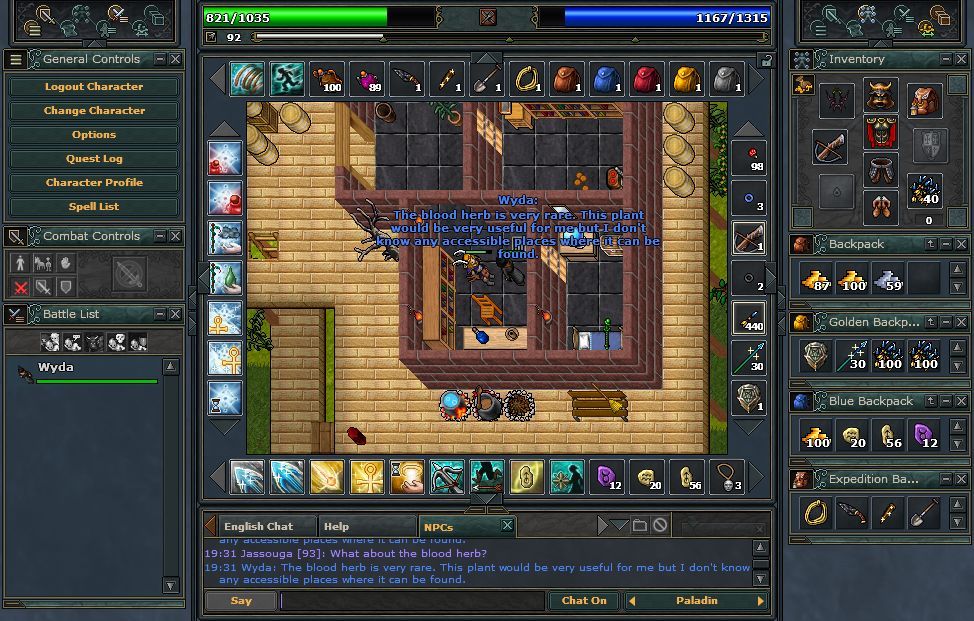Close the General Controls panel
Screen dimensions: 974x621
pyautogui.click(x=175, y=59)
